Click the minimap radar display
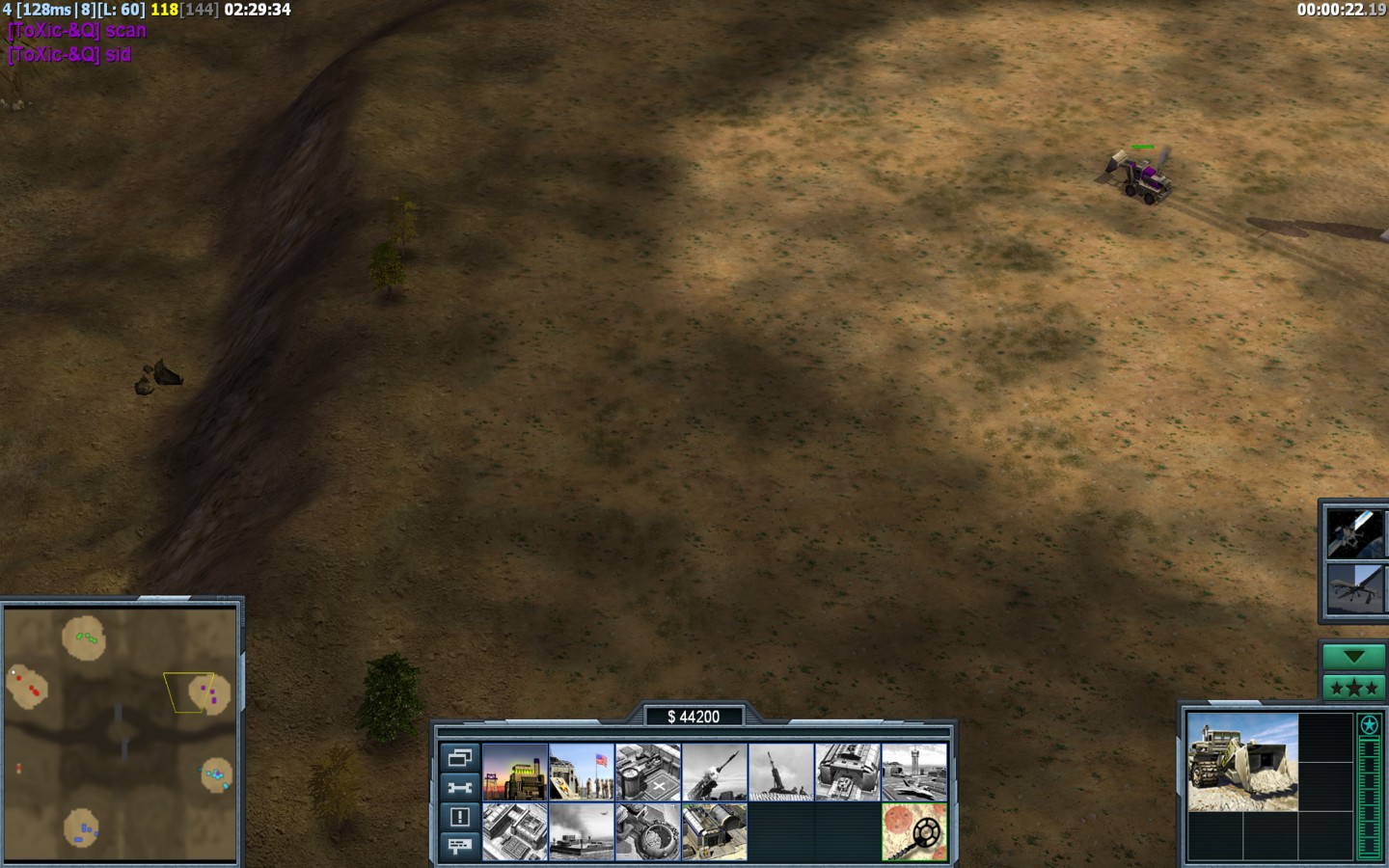This screenshot has width=1389, height=868. (x=121, y=733)
